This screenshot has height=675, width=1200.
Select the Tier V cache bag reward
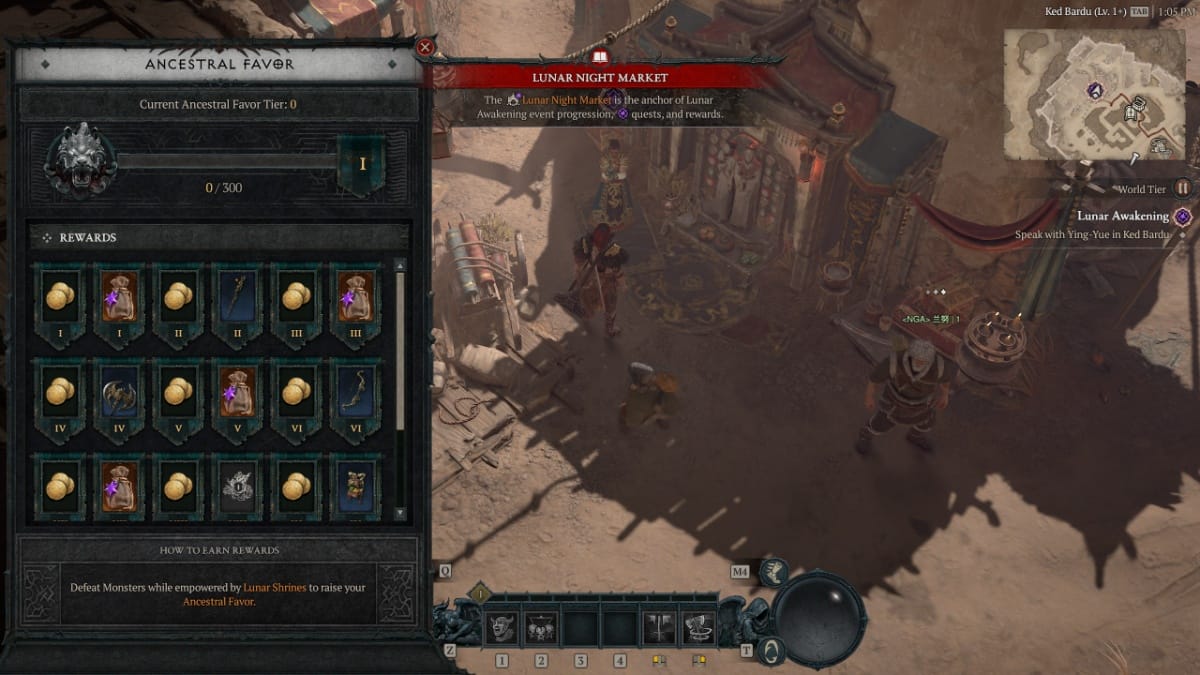tap(237, 392)
